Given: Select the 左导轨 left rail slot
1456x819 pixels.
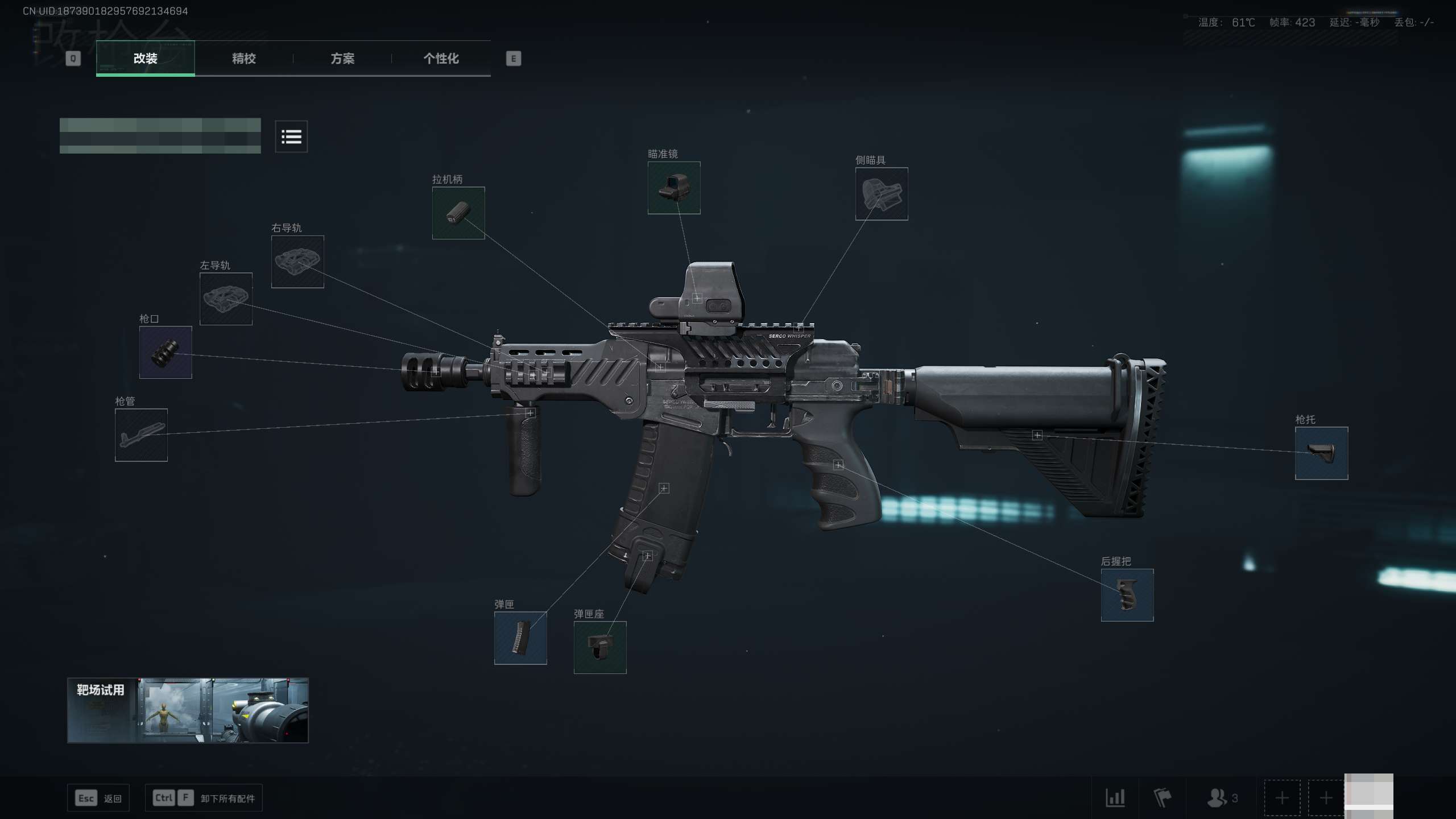Looking at the screenshot, I should tap(226, 299).
